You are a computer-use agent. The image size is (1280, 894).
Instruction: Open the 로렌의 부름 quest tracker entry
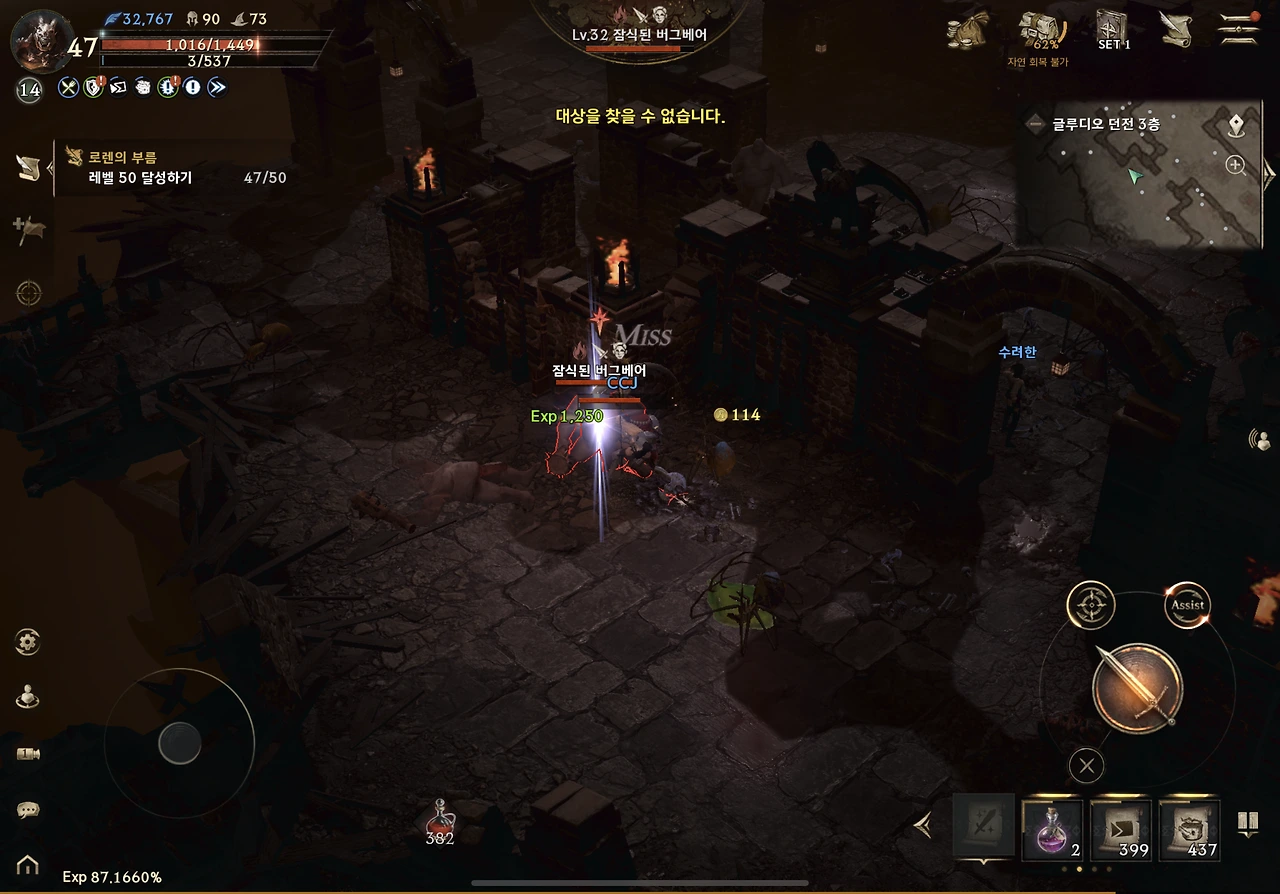170,168
